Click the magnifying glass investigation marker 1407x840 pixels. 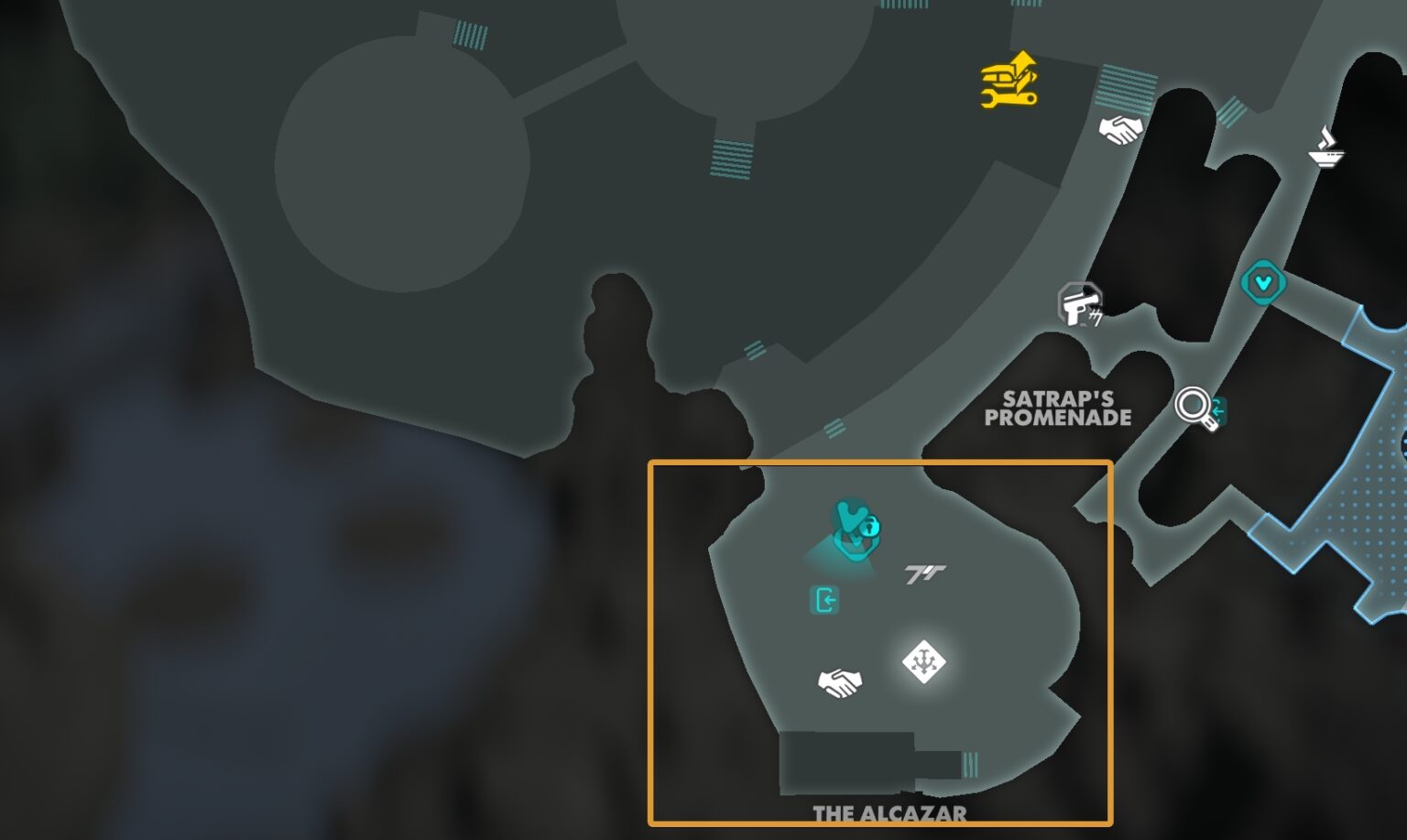pos(1193,406)
